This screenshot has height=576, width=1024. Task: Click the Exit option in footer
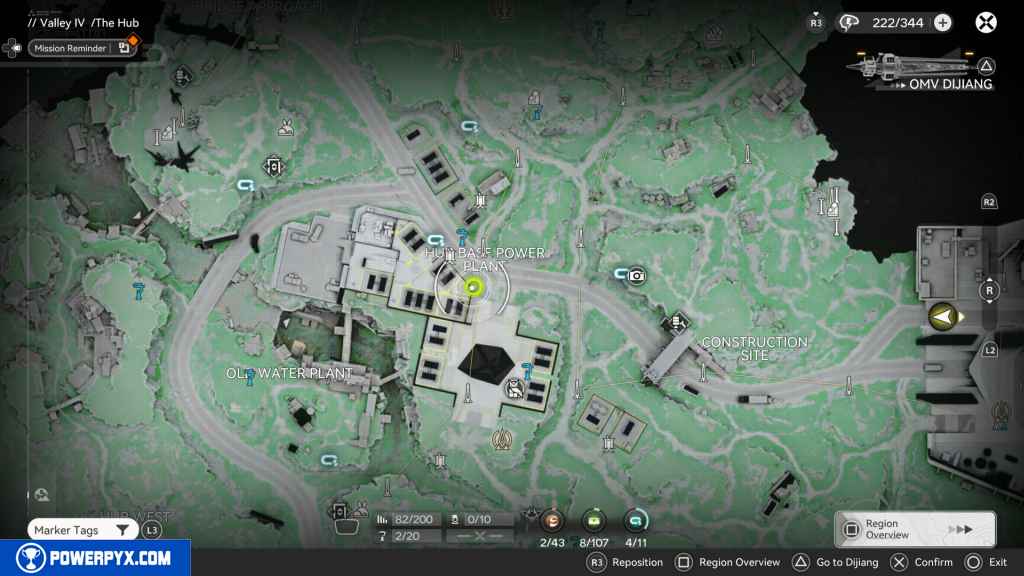pos(987,563)
